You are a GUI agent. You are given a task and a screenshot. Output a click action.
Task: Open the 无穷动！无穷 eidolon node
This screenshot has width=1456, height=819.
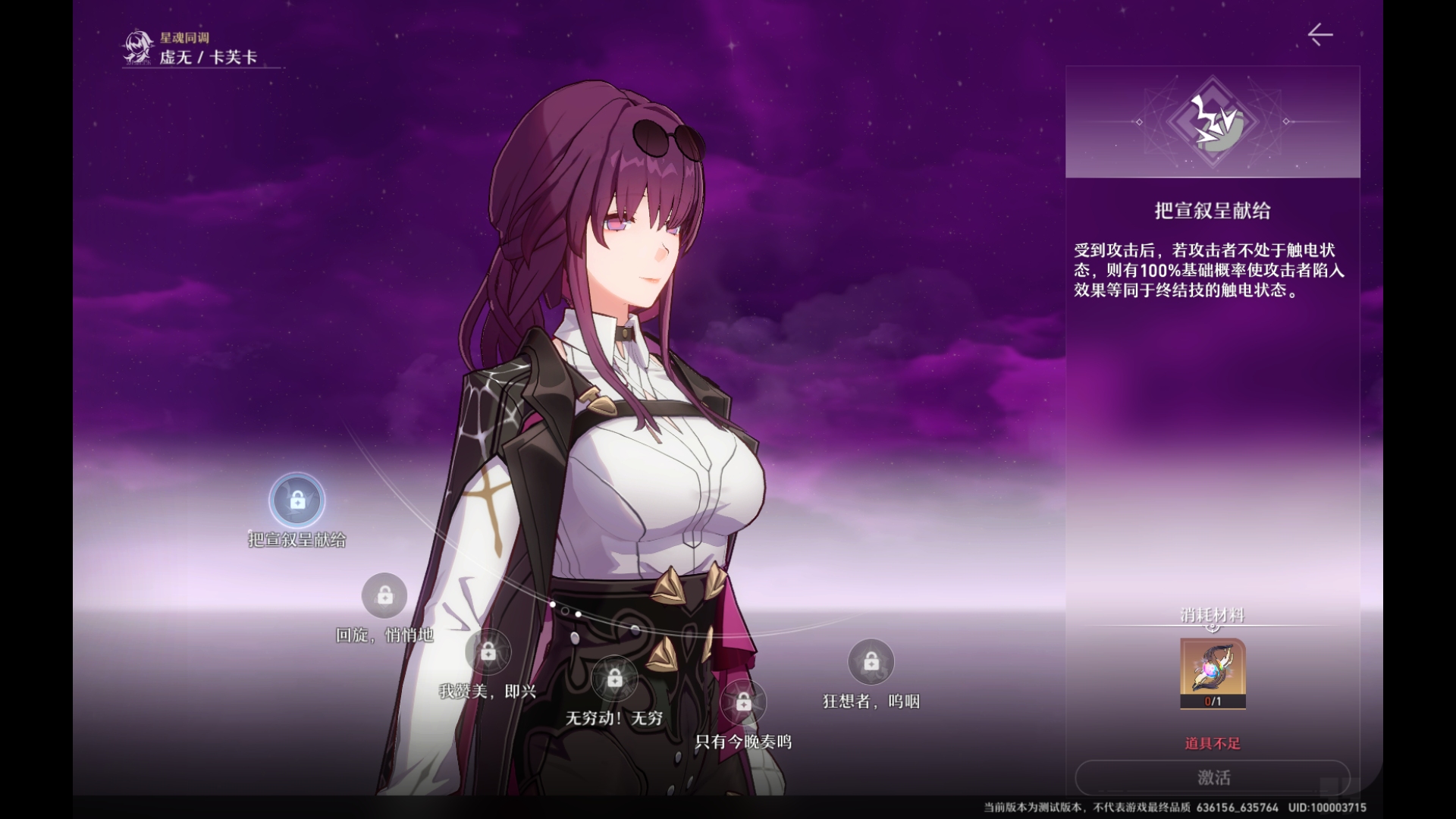click(x=614, y=679)
